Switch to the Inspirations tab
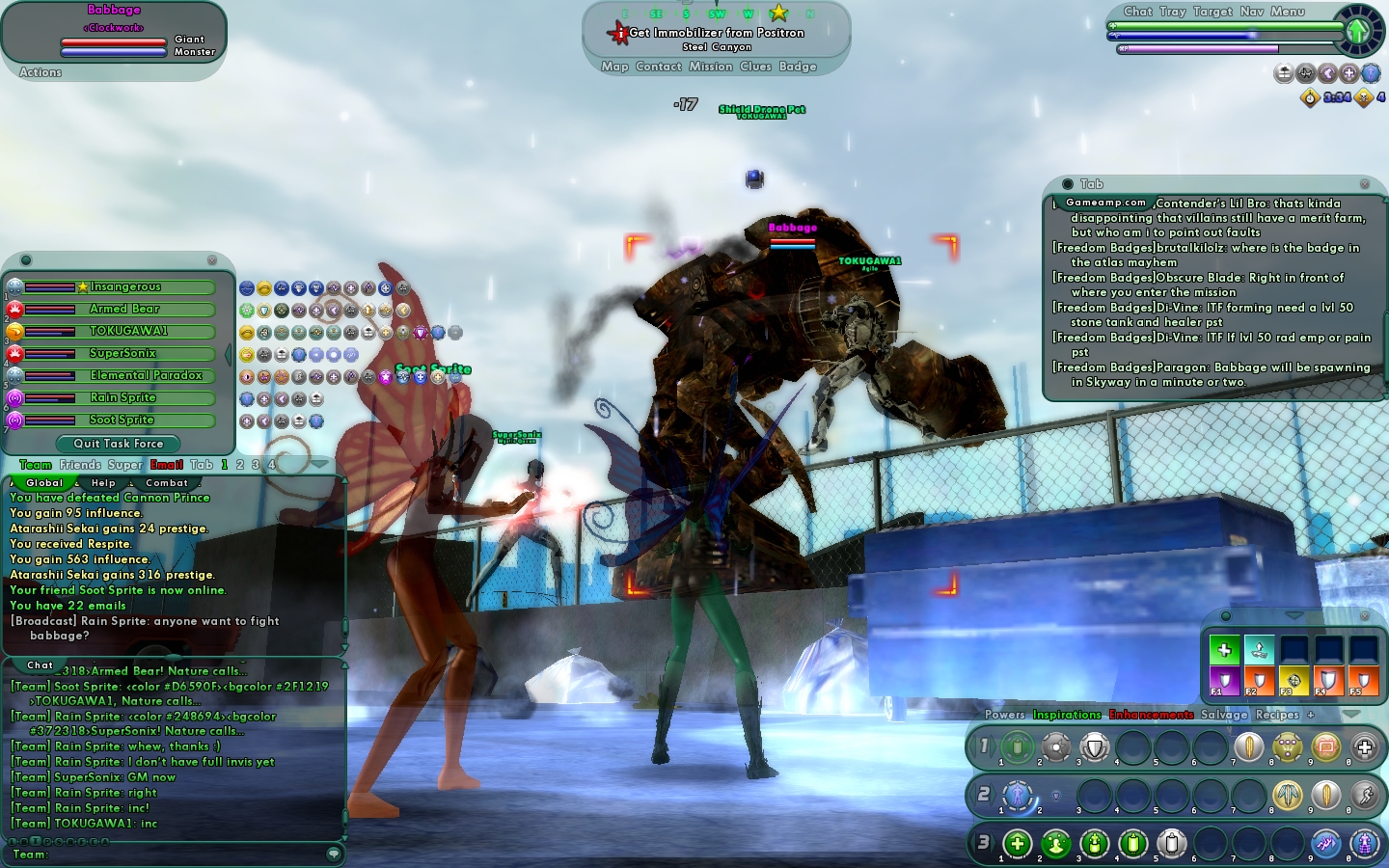The height and width of the screenshot is (868, 1389). 1067,715
